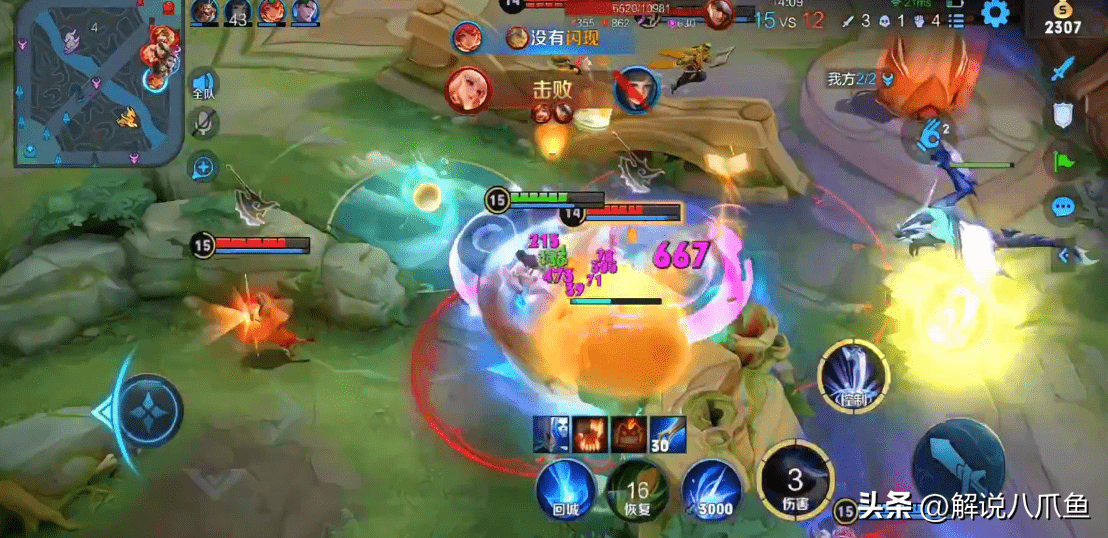Open the settings gear menu

[995, 14]
